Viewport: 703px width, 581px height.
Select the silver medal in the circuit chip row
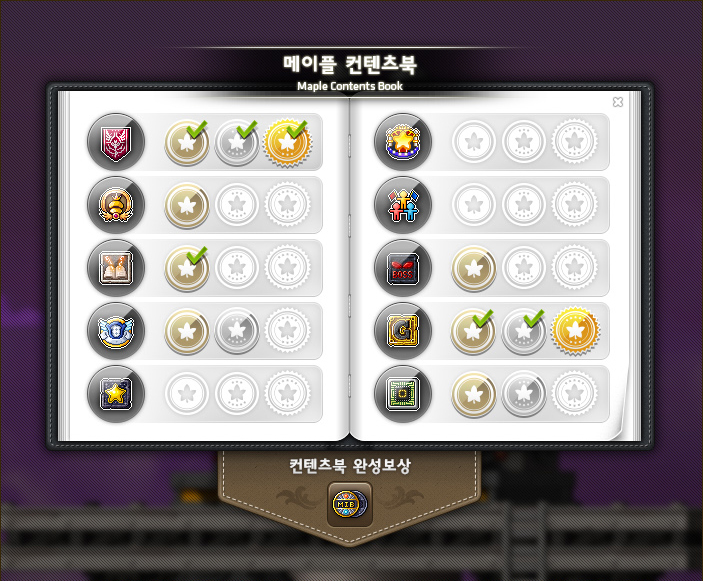524,394
